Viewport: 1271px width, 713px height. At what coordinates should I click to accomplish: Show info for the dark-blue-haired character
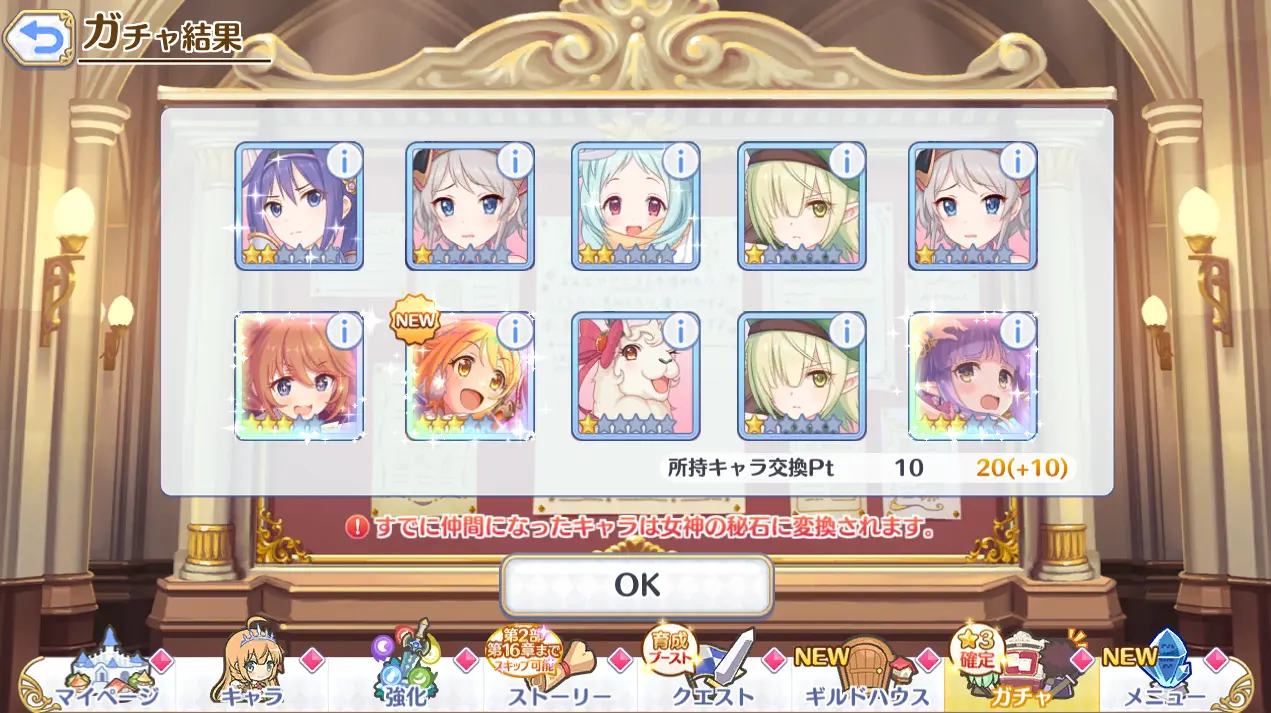pyautogui.click(x=344, y=160)
